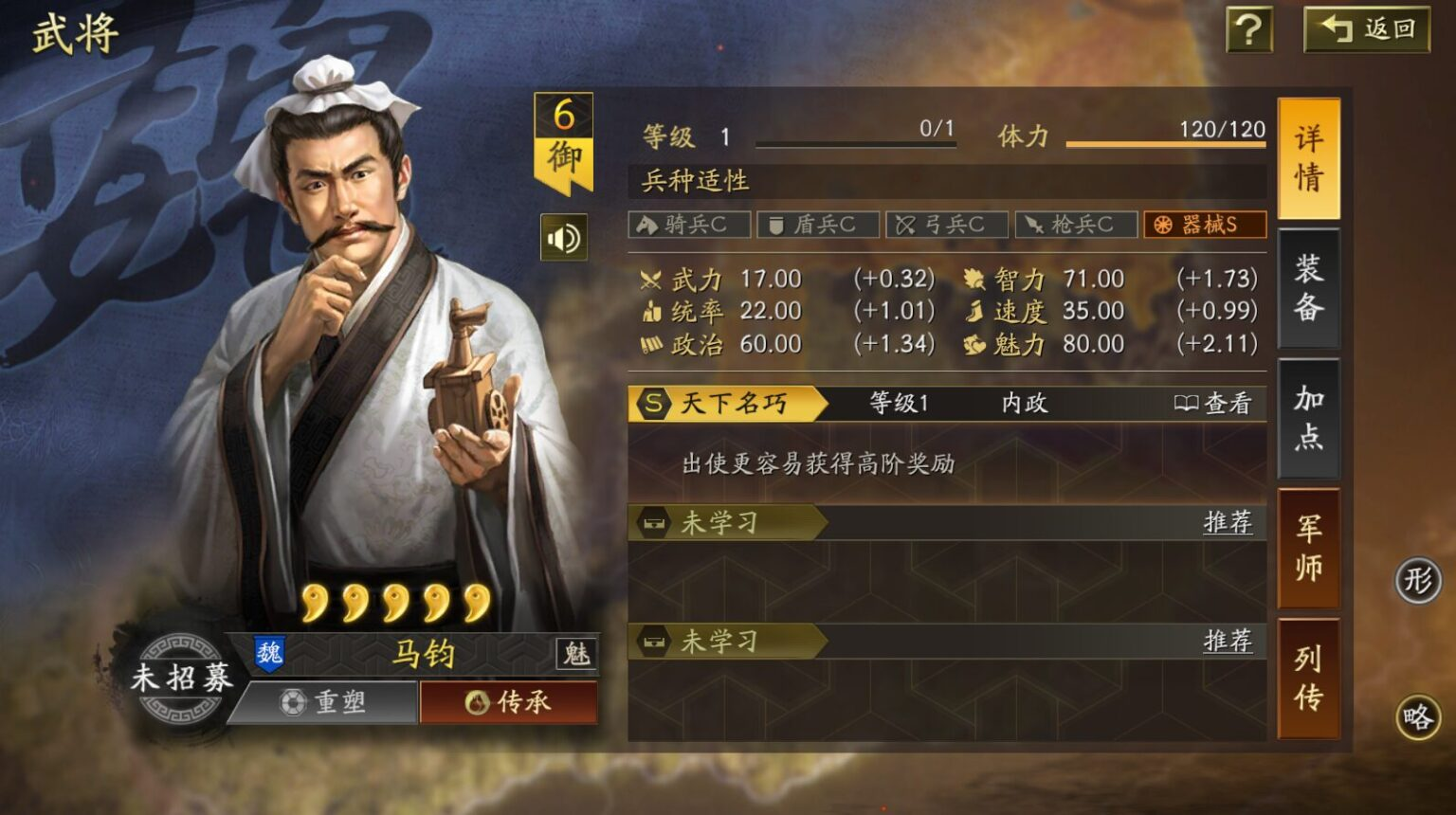Toggle the round 略 button
The width and height of the screenshot is (1456, 815).
1418,717
